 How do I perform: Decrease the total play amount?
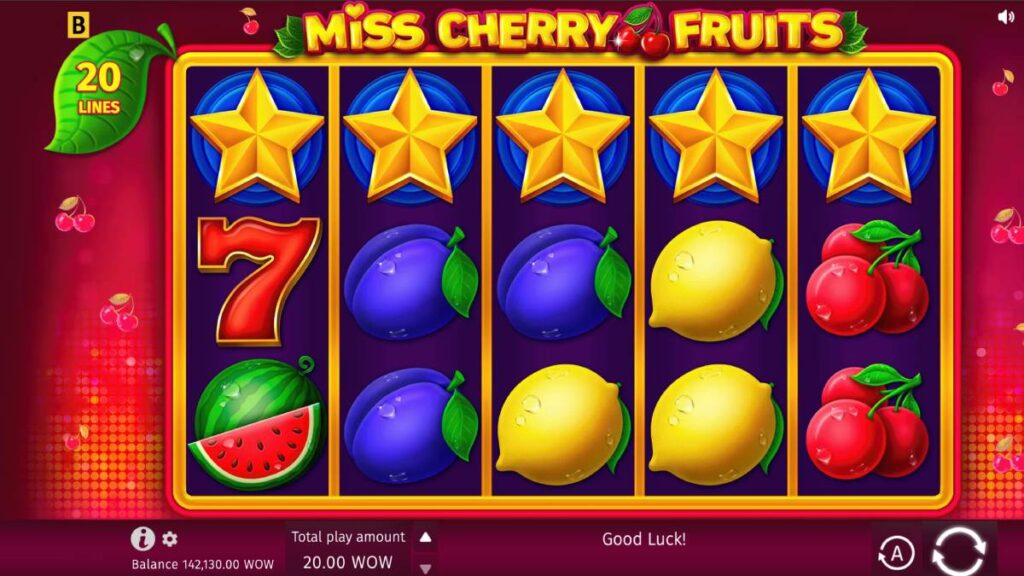coord(425,568)
